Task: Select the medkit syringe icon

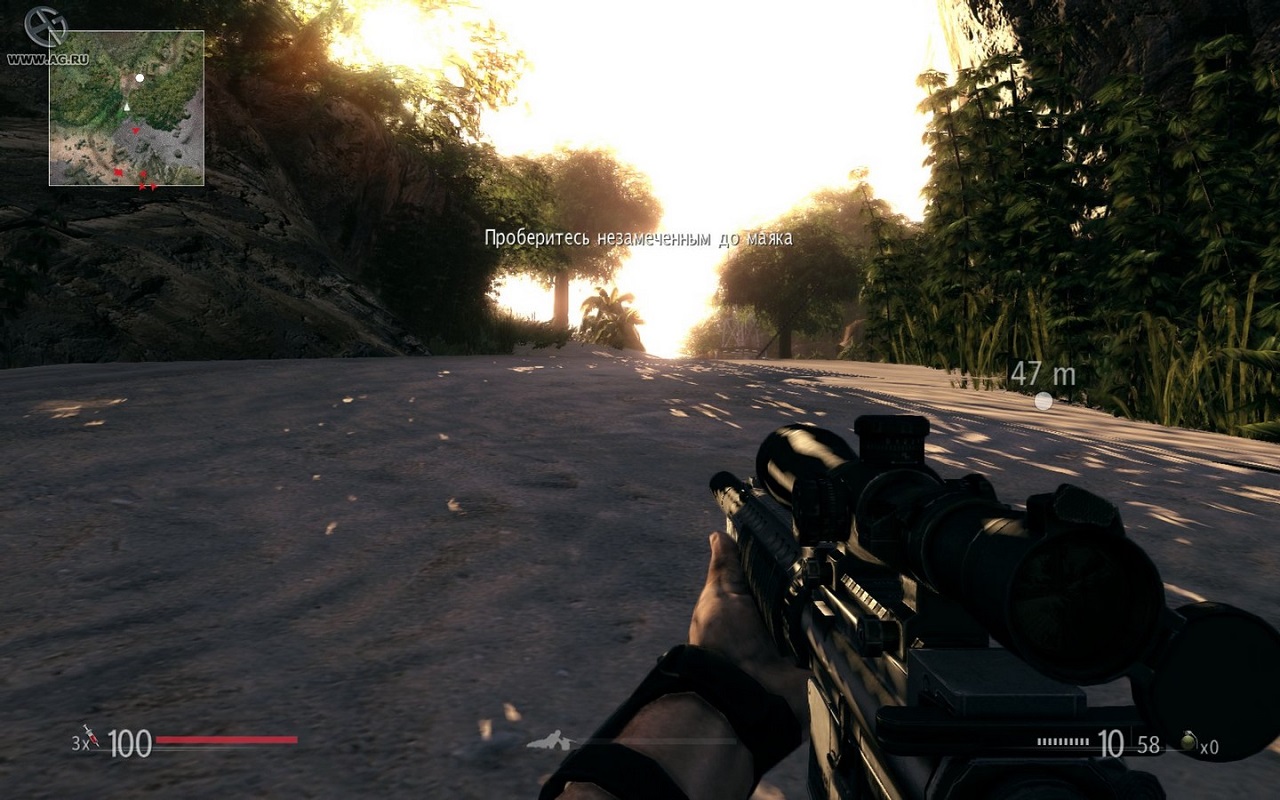Action: coord(92,736)
